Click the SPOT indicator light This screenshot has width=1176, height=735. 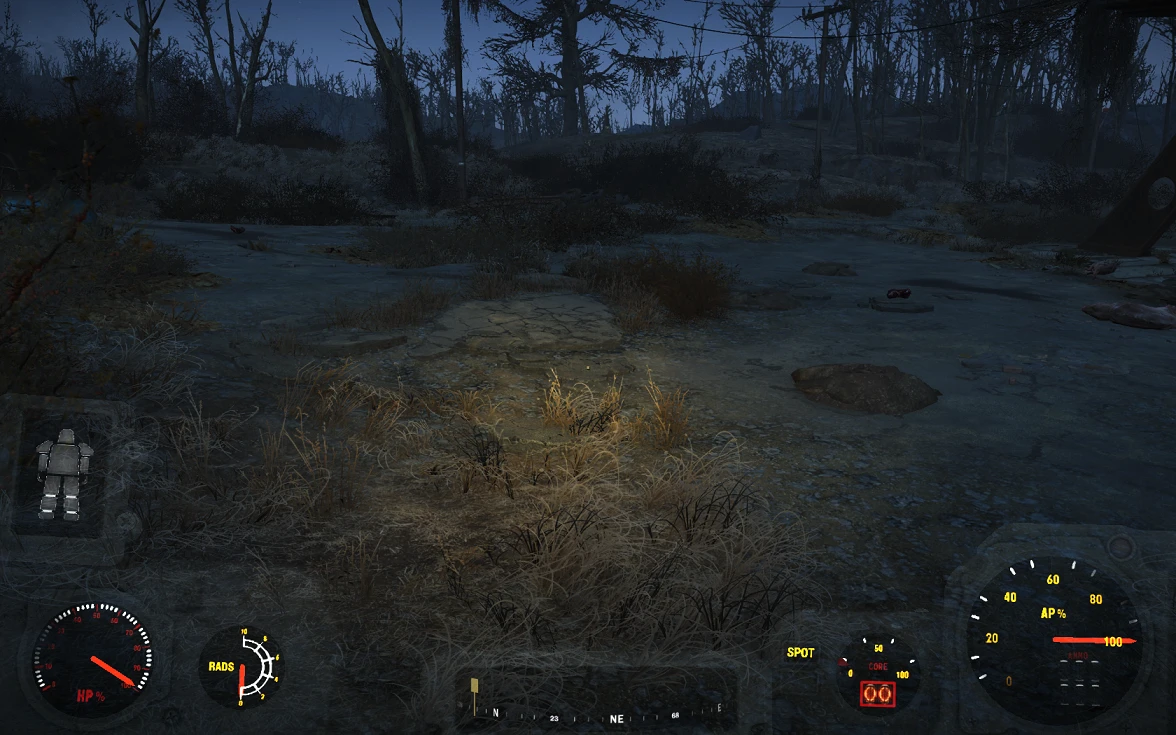click(801, 653)
